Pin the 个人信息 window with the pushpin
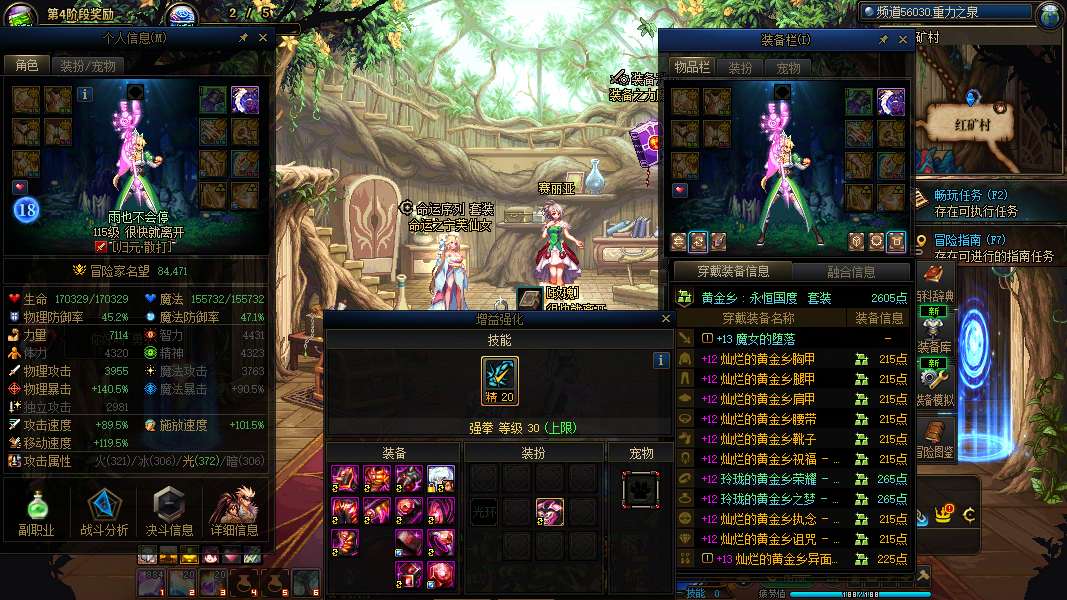This screenshot has width=1067, height=600. (x=243, y=38)
